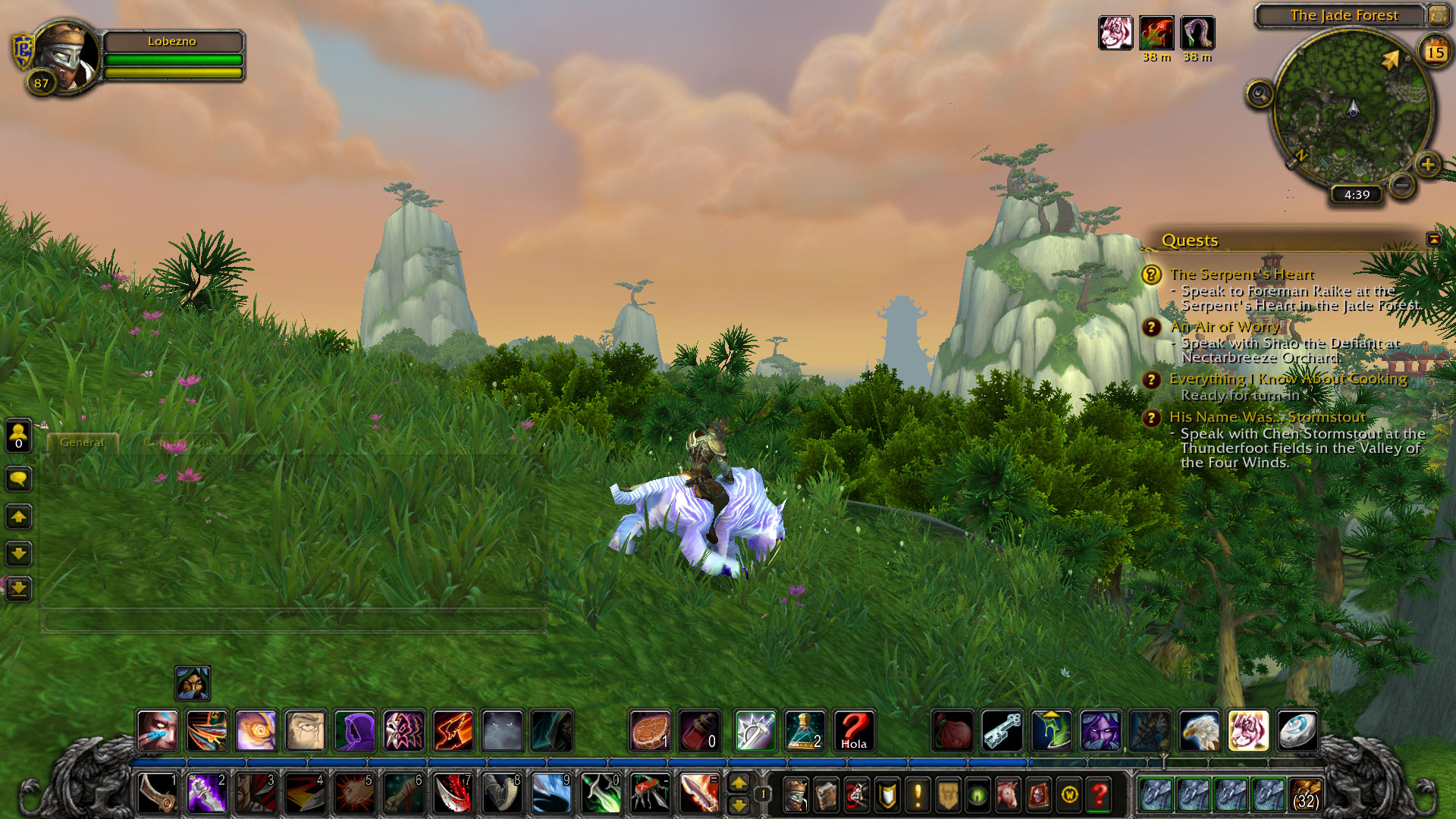1456x819 pixels.
Task: Open the calendar showing day 15
Action: point(1435,52)
